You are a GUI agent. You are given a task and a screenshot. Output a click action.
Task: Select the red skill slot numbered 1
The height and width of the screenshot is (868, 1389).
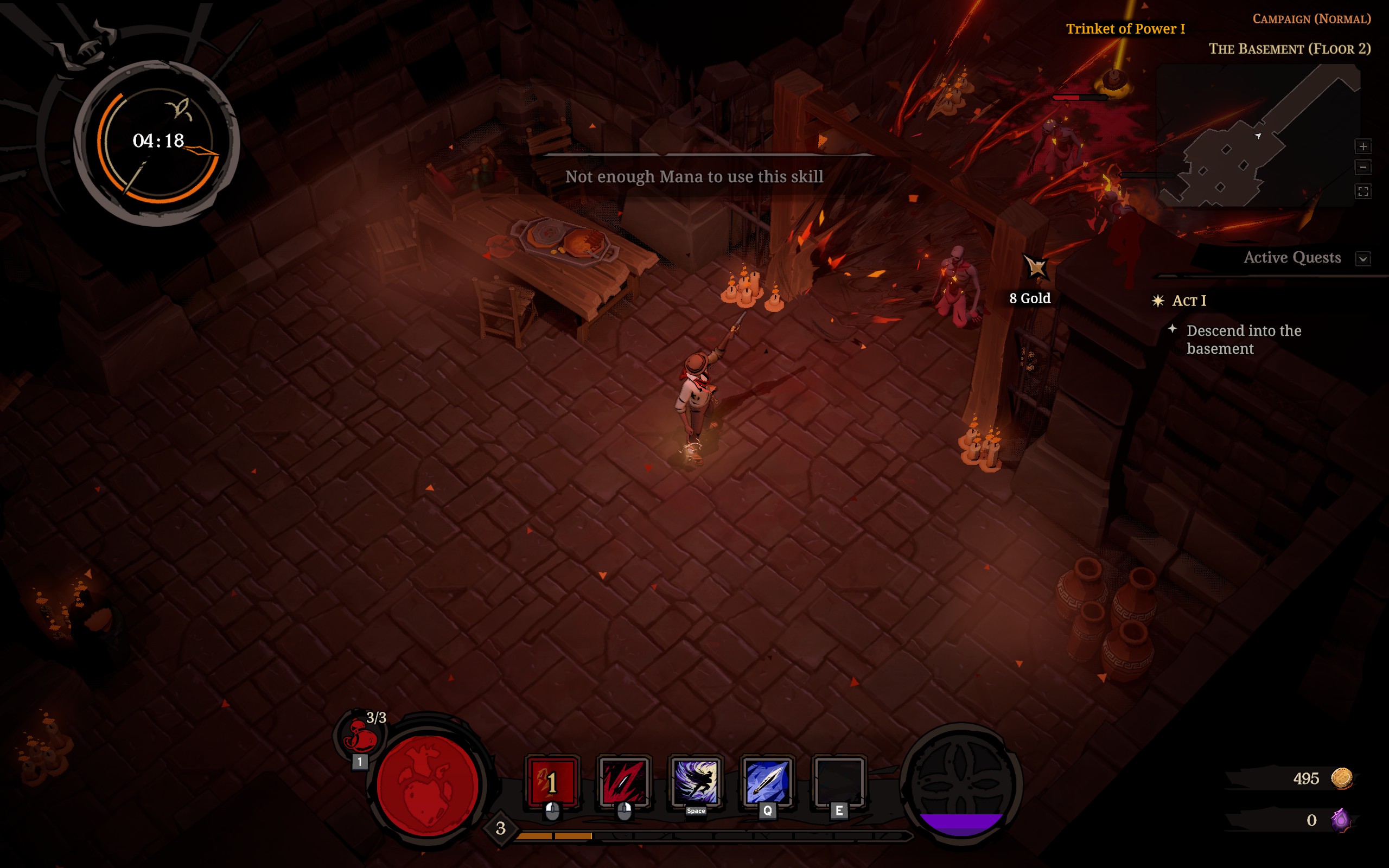point(552,781)
